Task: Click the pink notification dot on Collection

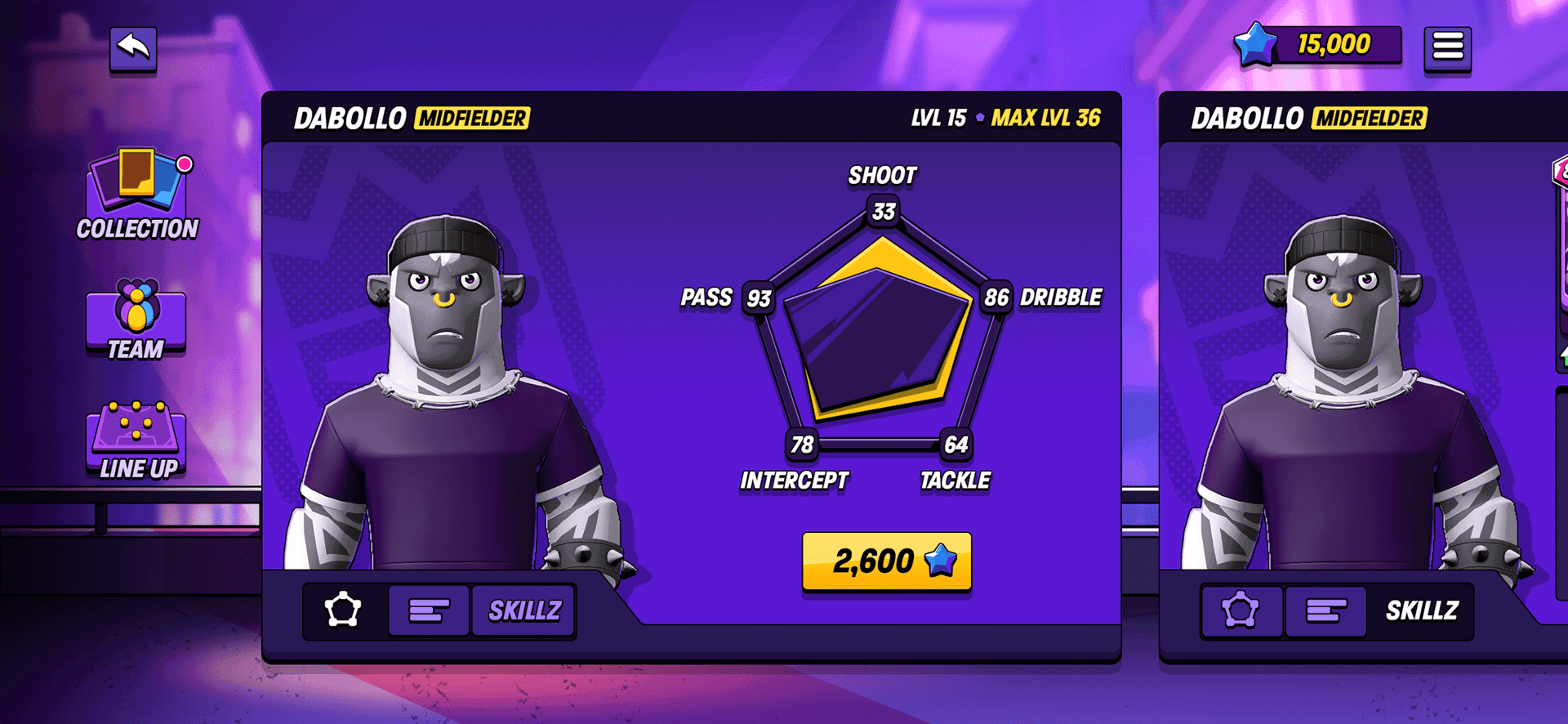Action: [x=183, y=163]
